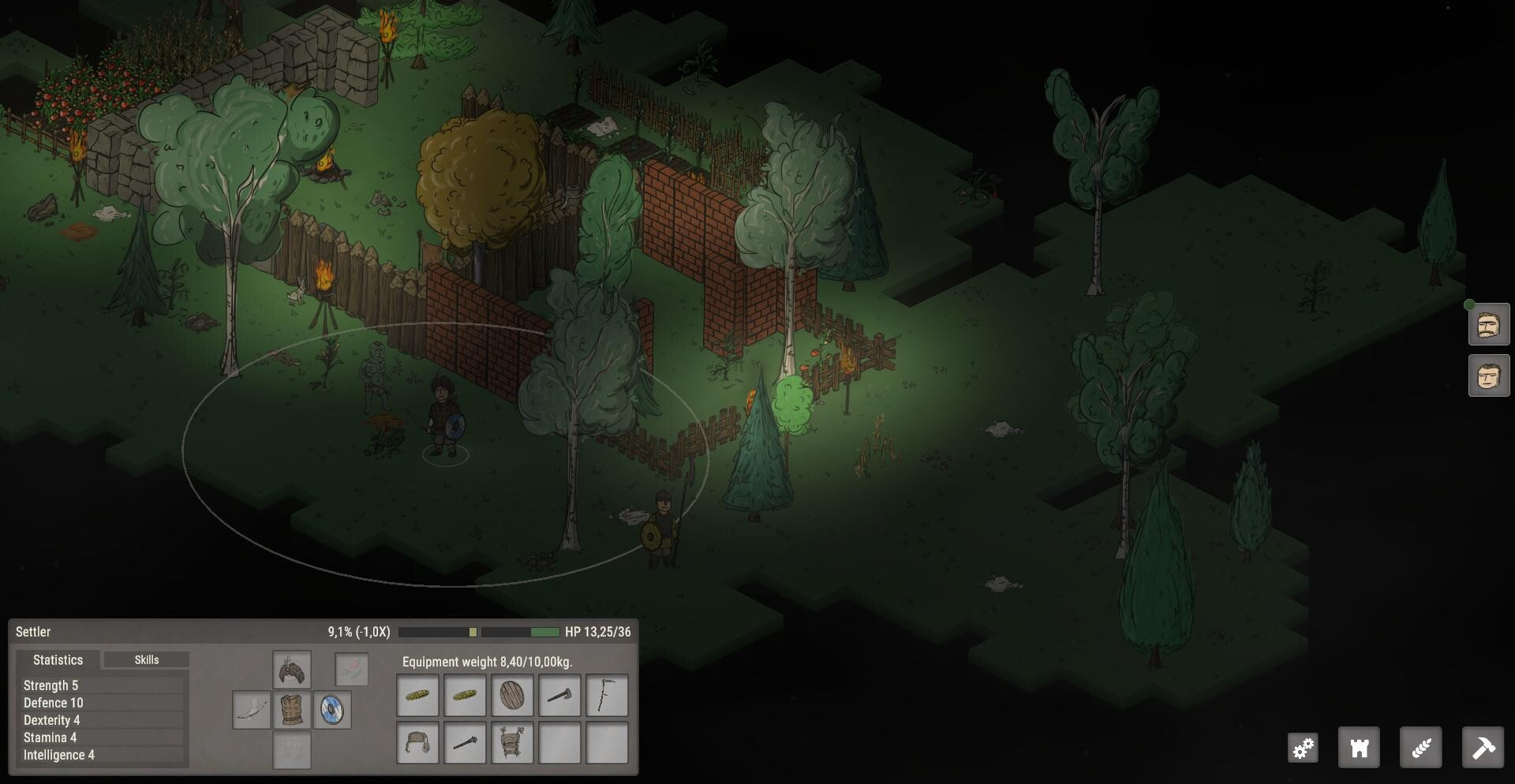Select the scythe inventory slot

point(607,696)
